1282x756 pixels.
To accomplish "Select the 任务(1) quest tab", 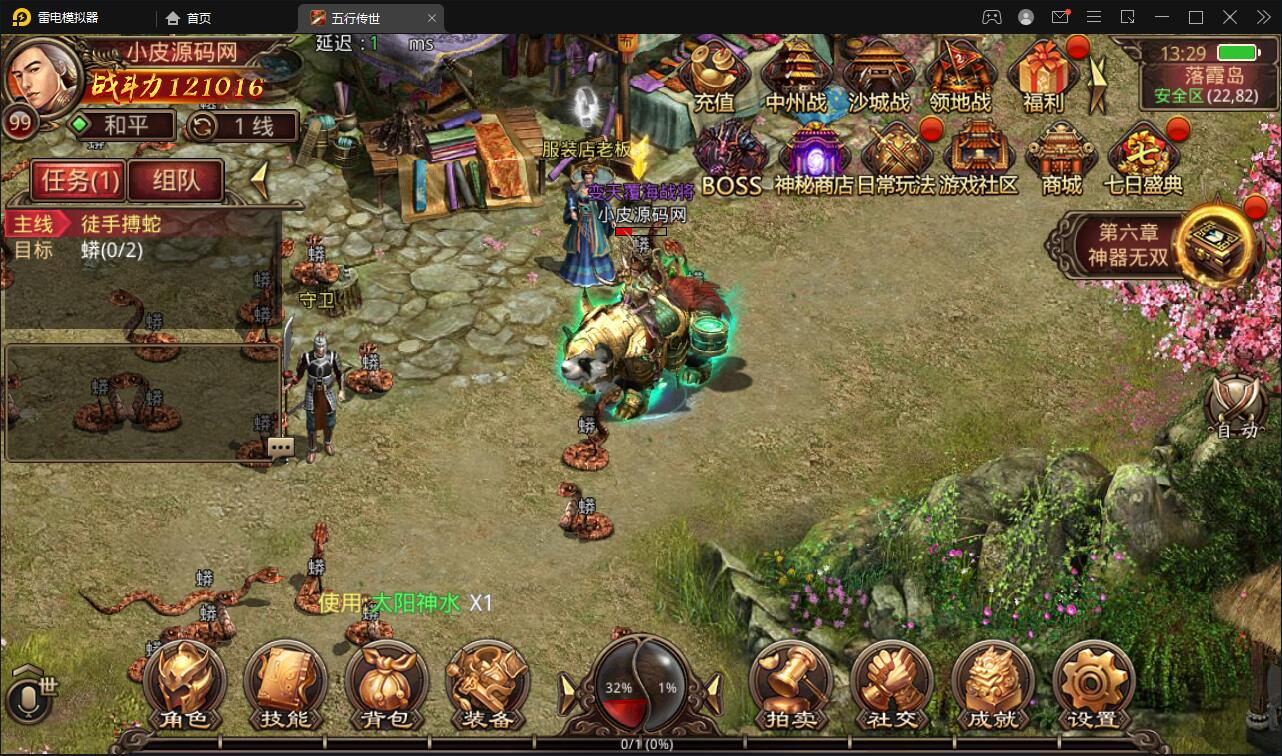I will pyautogui.click(x=81, y=180).
